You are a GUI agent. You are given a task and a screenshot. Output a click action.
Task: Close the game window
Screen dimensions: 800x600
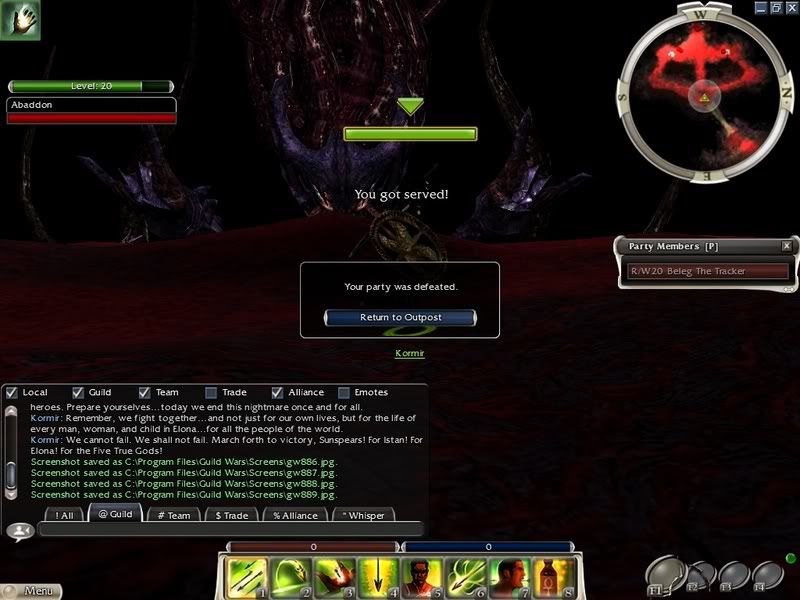(x=789, y=8)
